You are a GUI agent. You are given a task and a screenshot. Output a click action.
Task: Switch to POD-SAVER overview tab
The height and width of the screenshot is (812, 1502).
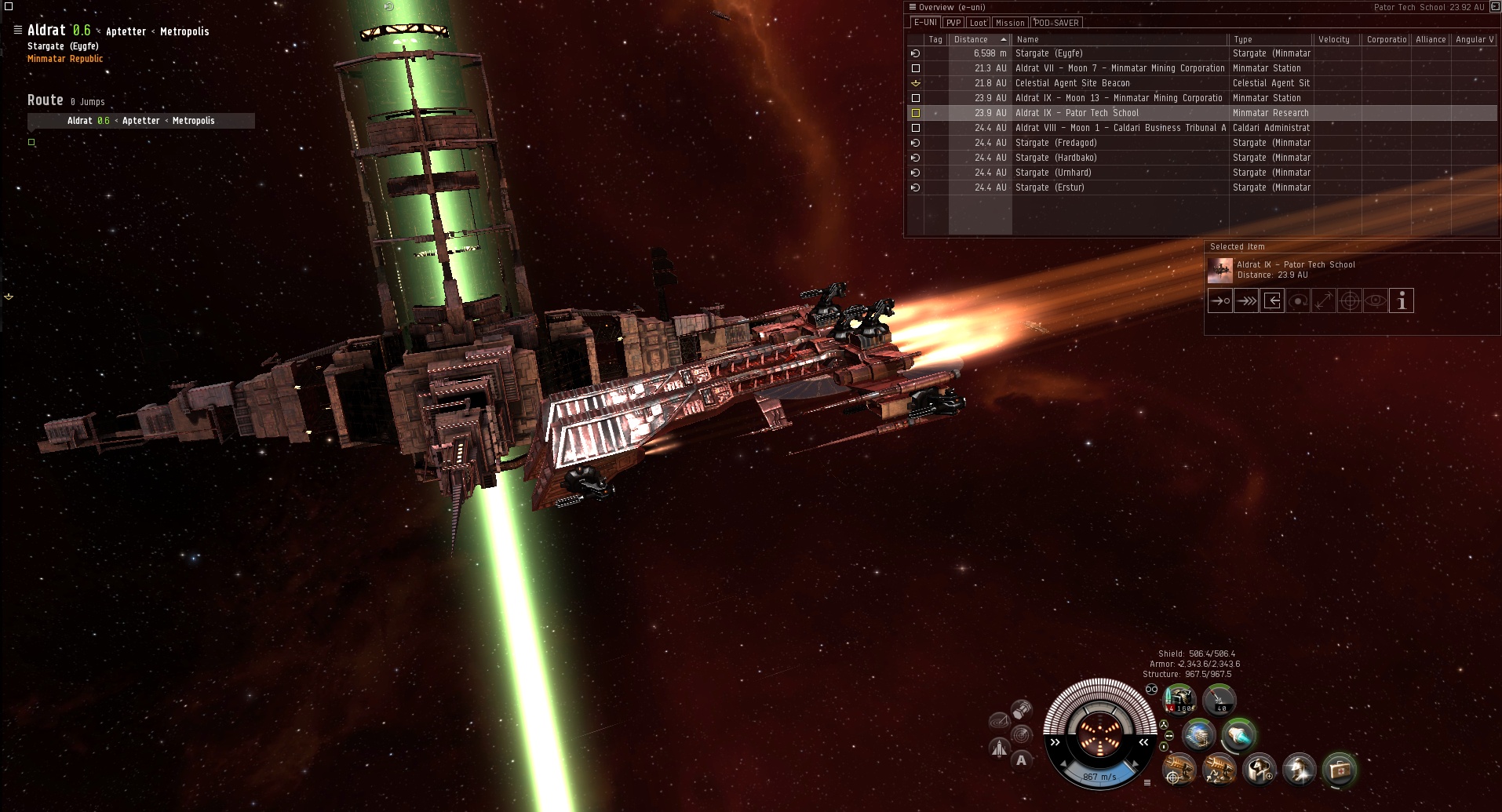pos(1056,23)
